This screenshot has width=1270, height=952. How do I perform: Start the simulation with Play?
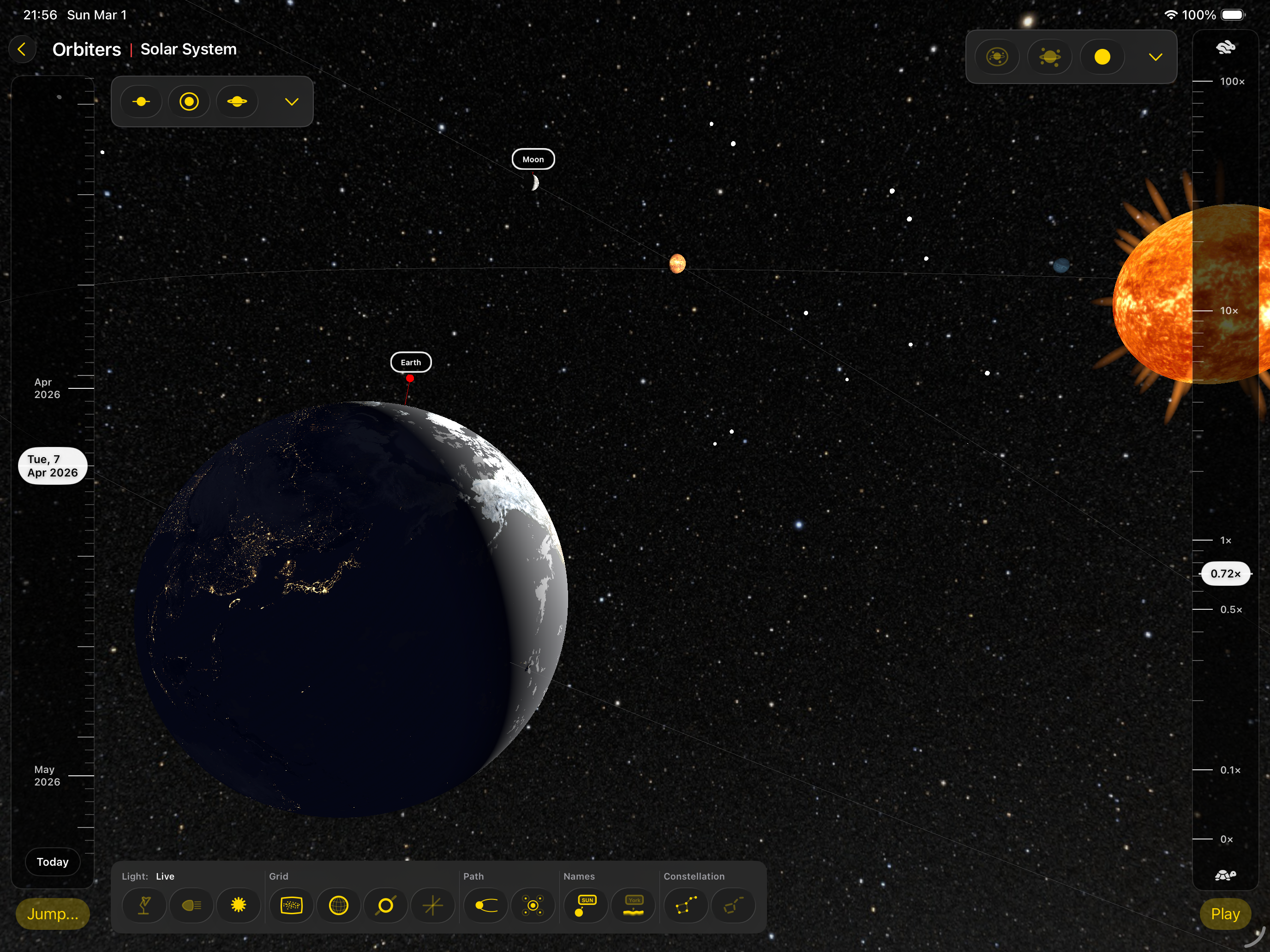pyautogui.click(x=1225, y=914)
